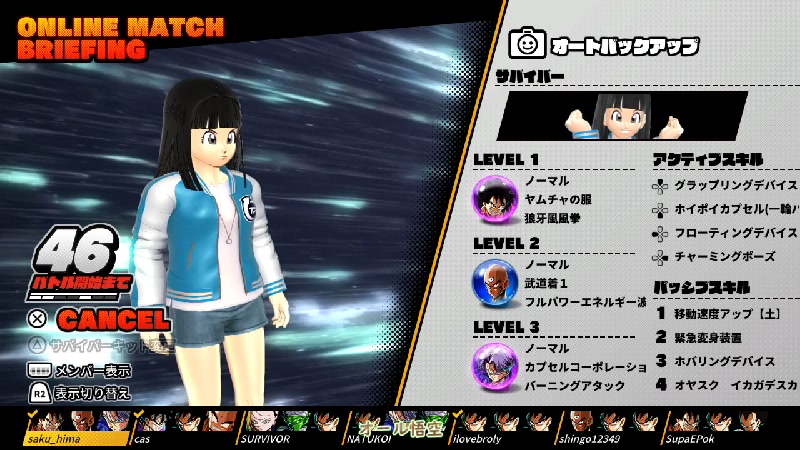Screen dimensions: 800x450
Task: Select the SURVIVOR player entry
Action: (264, 438)
